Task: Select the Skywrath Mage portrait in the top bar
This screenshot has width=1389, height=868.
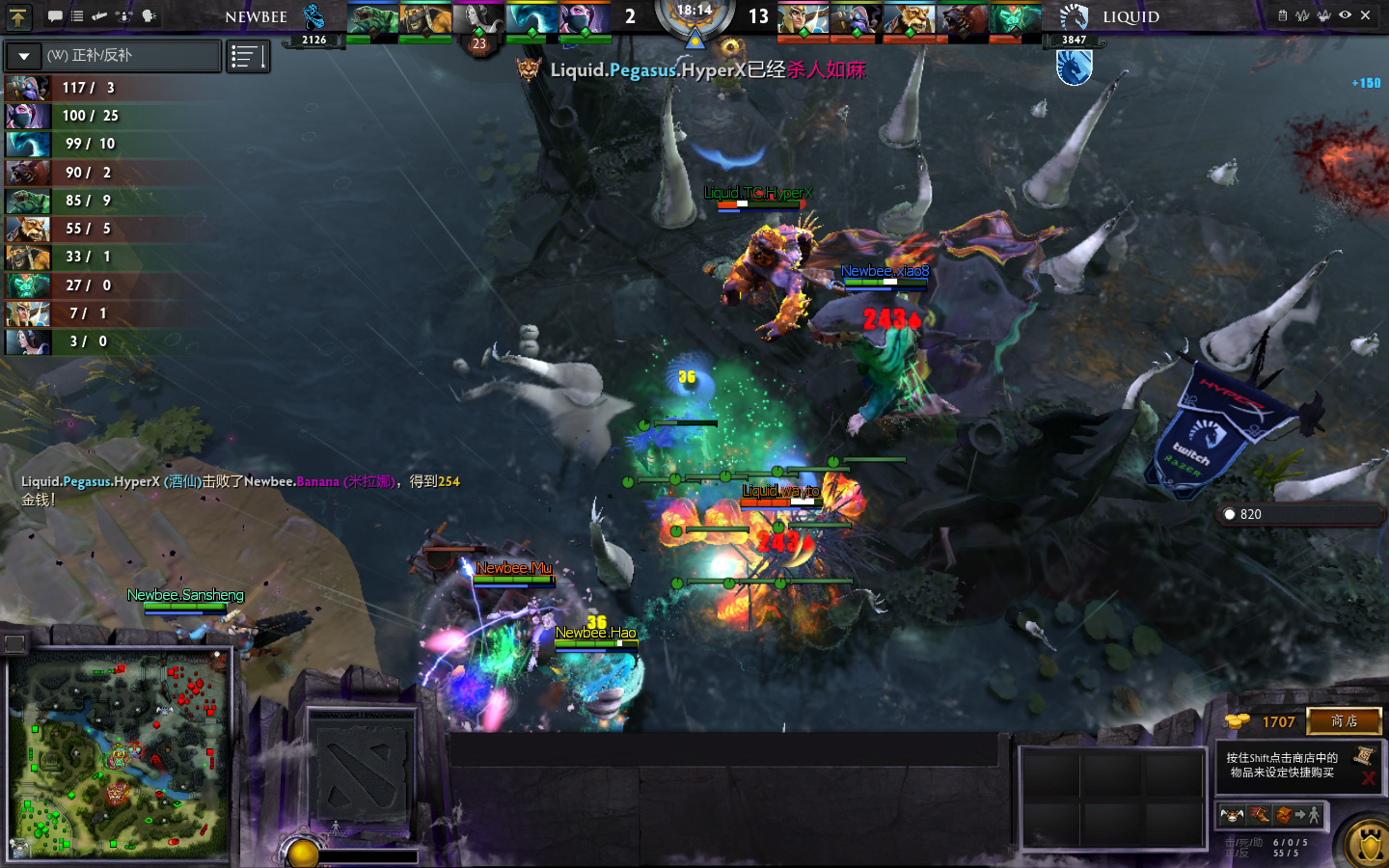Action: tap(803, 19)
